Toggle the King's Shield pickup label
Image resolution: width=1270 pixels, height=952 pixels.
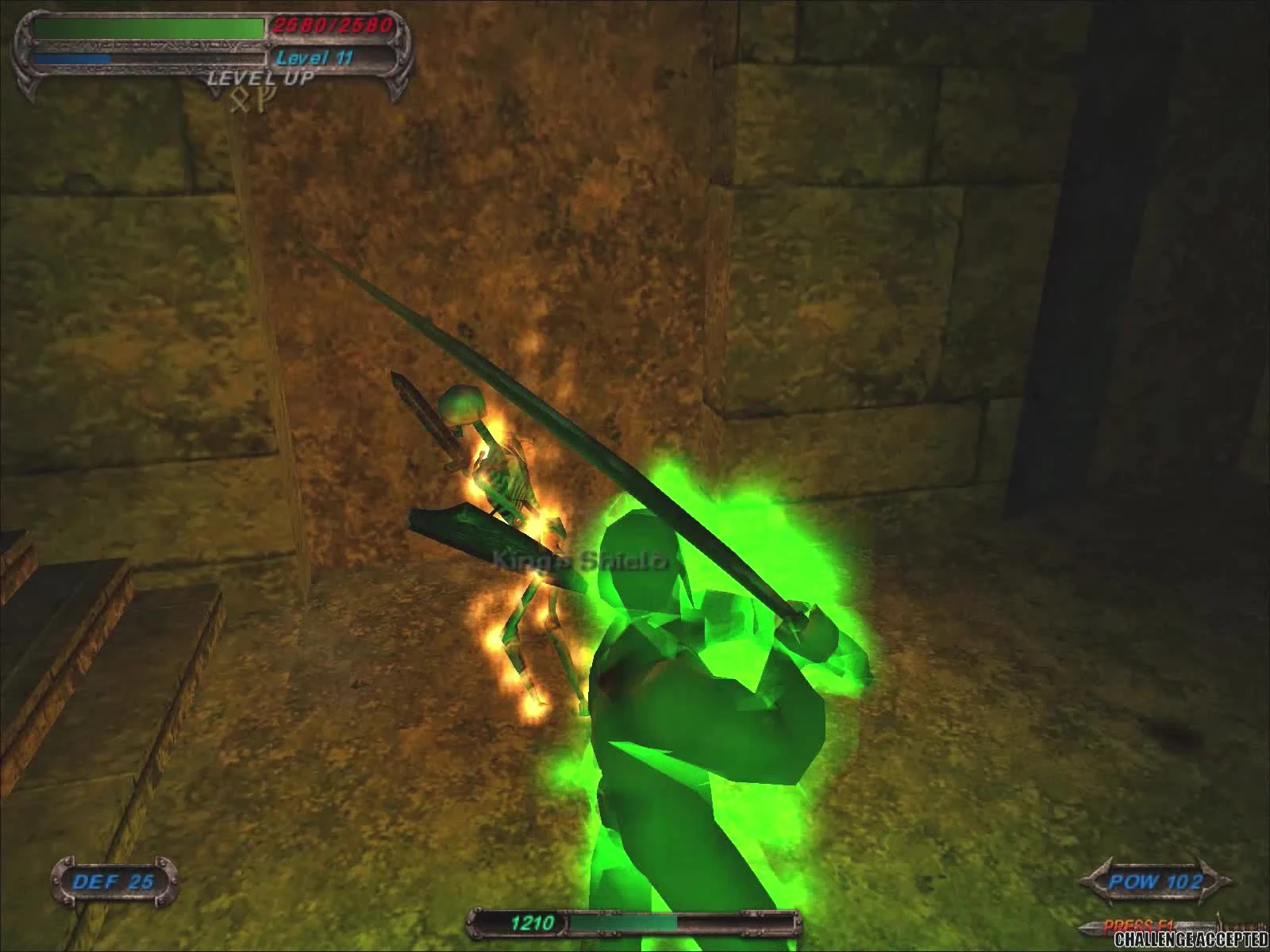pyautogui.click(x=581, y=559)
